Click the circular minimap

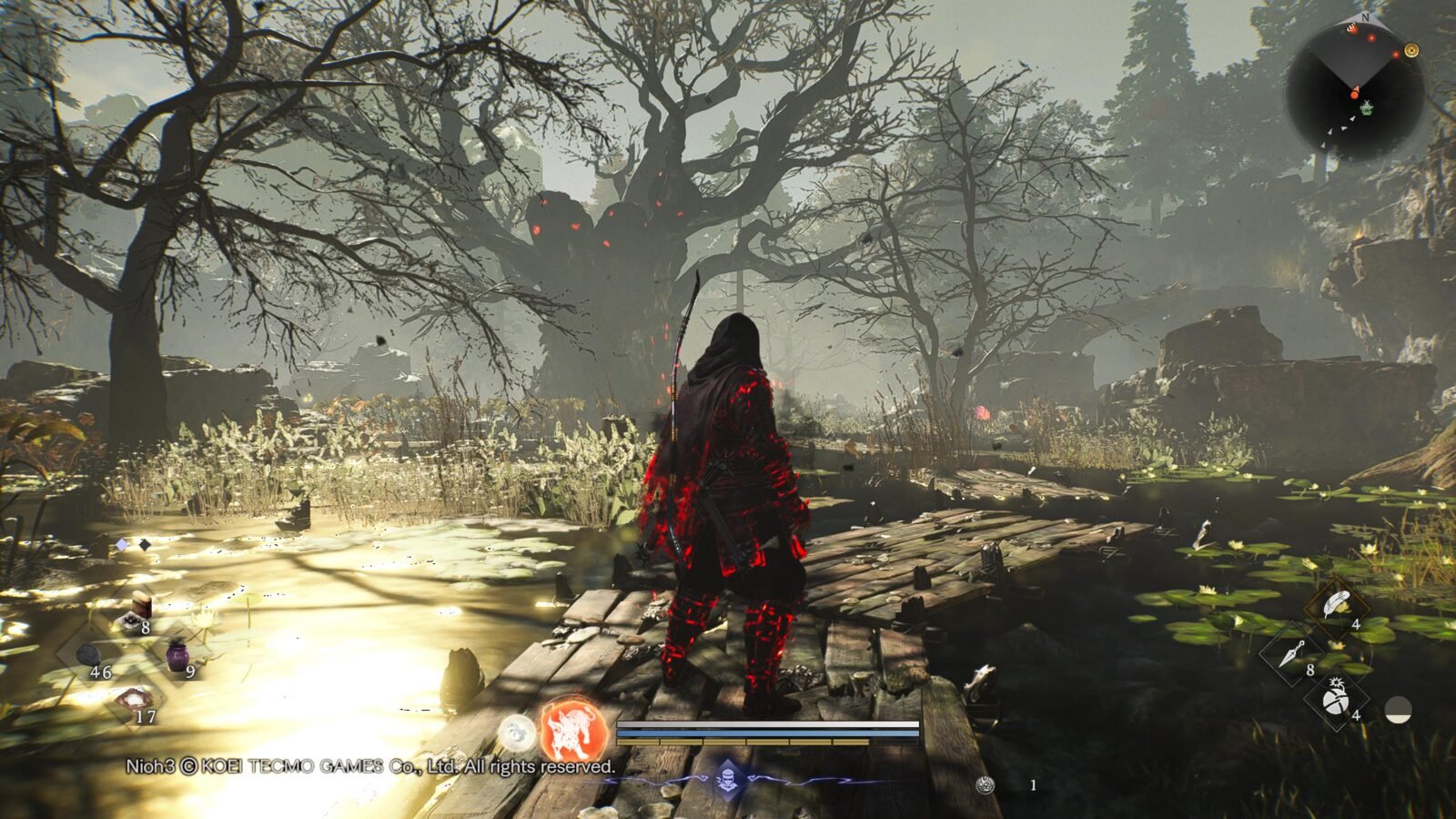tap(1354, 92)
